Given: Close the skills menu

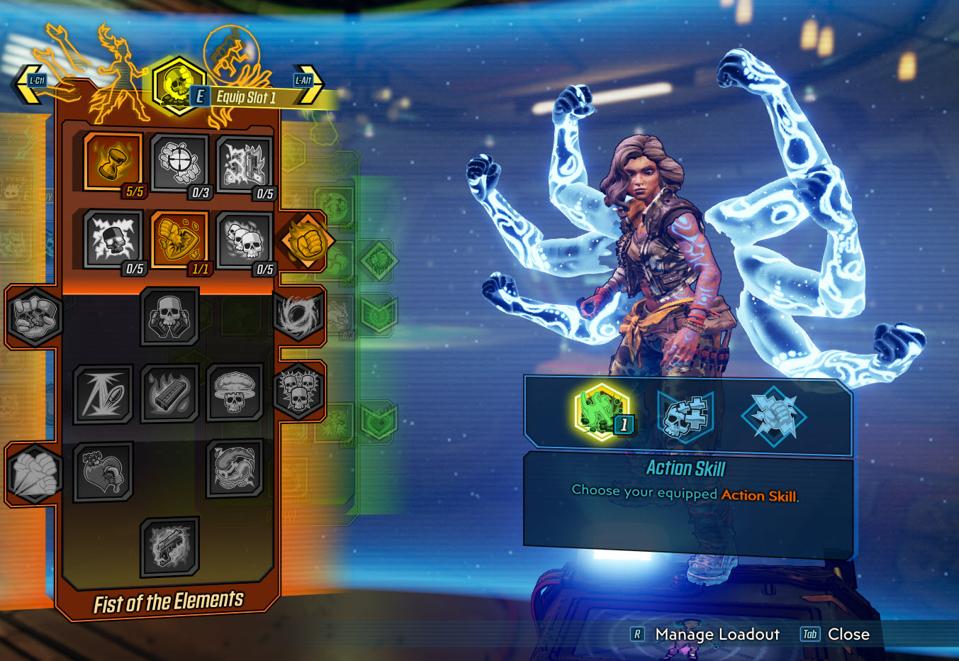Looking at the screenshot, I should click(847, 634).
